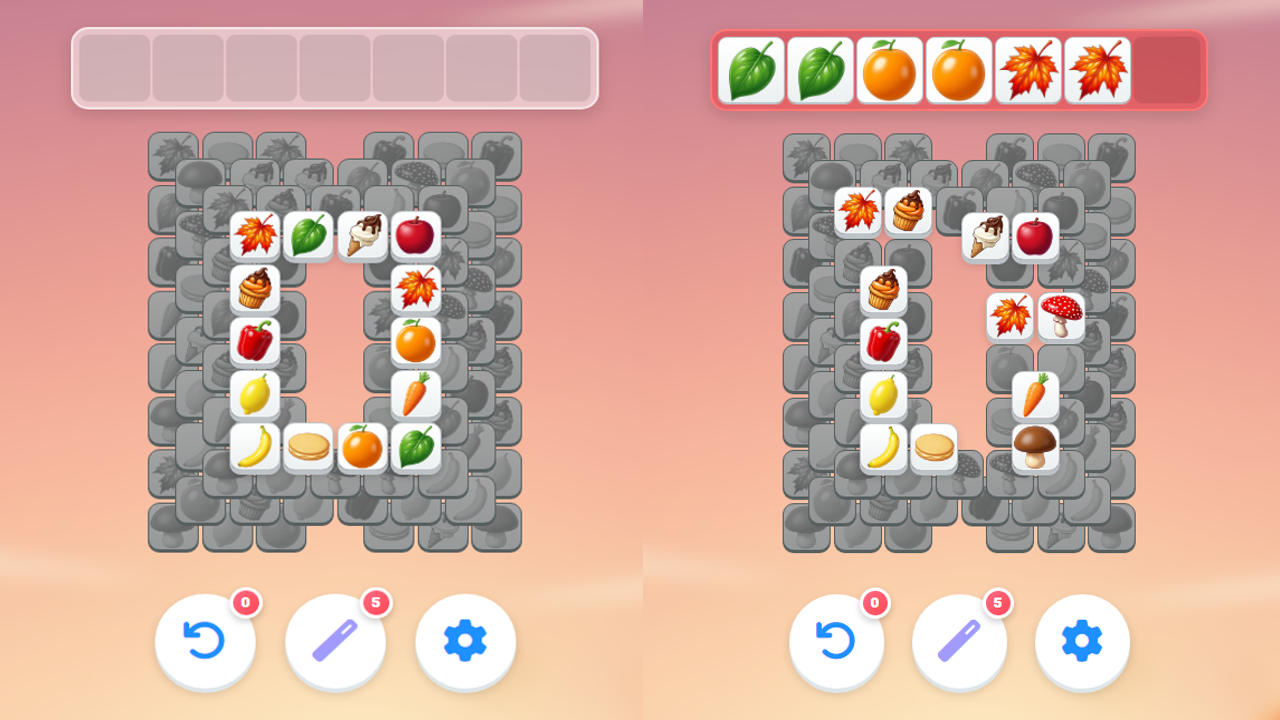Click the gear settings icon on the left board

[x=465, y=642]
